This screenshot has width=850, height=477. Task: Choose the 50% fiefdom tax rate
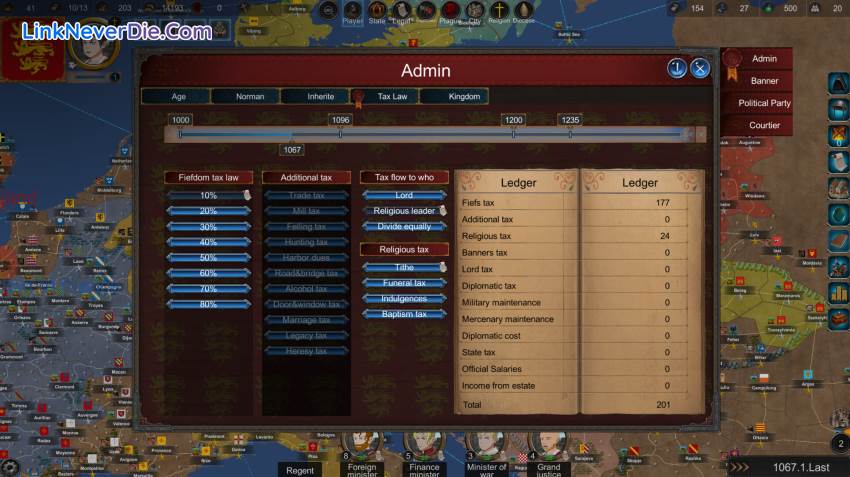(x=208, y=257)
